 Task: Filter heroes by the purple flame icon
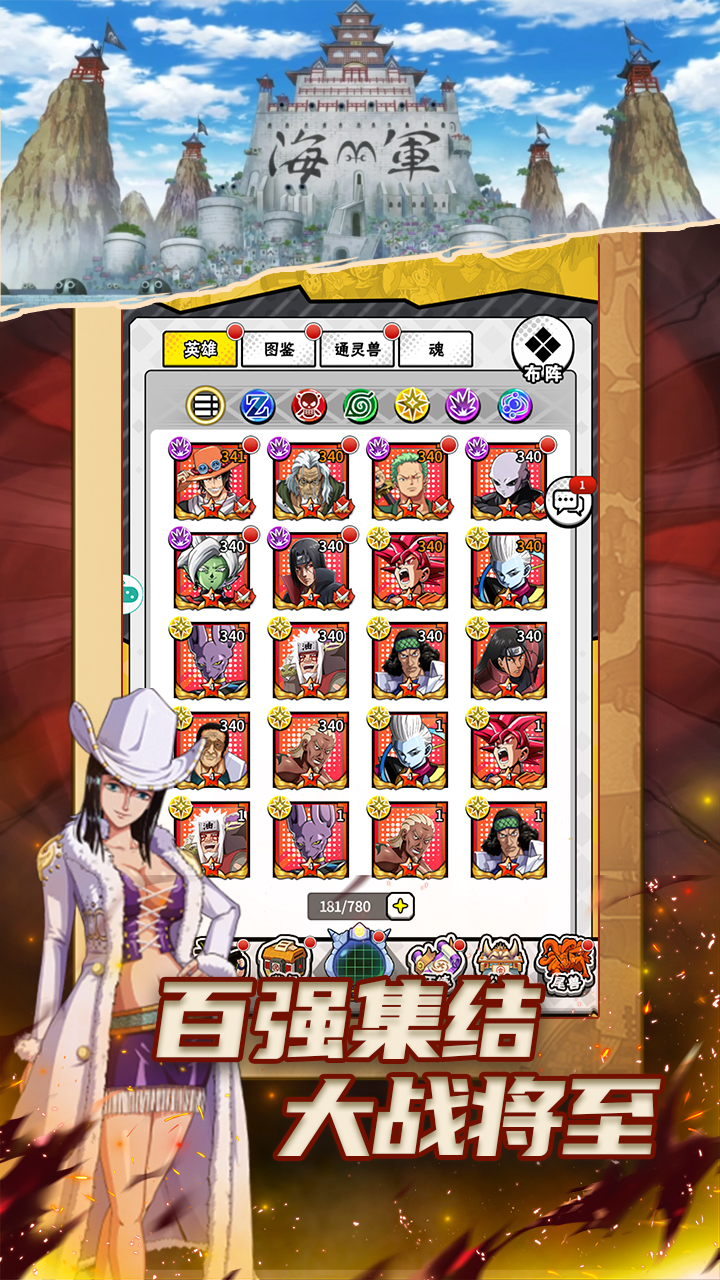pyautogui.click(x=463, y=405)
